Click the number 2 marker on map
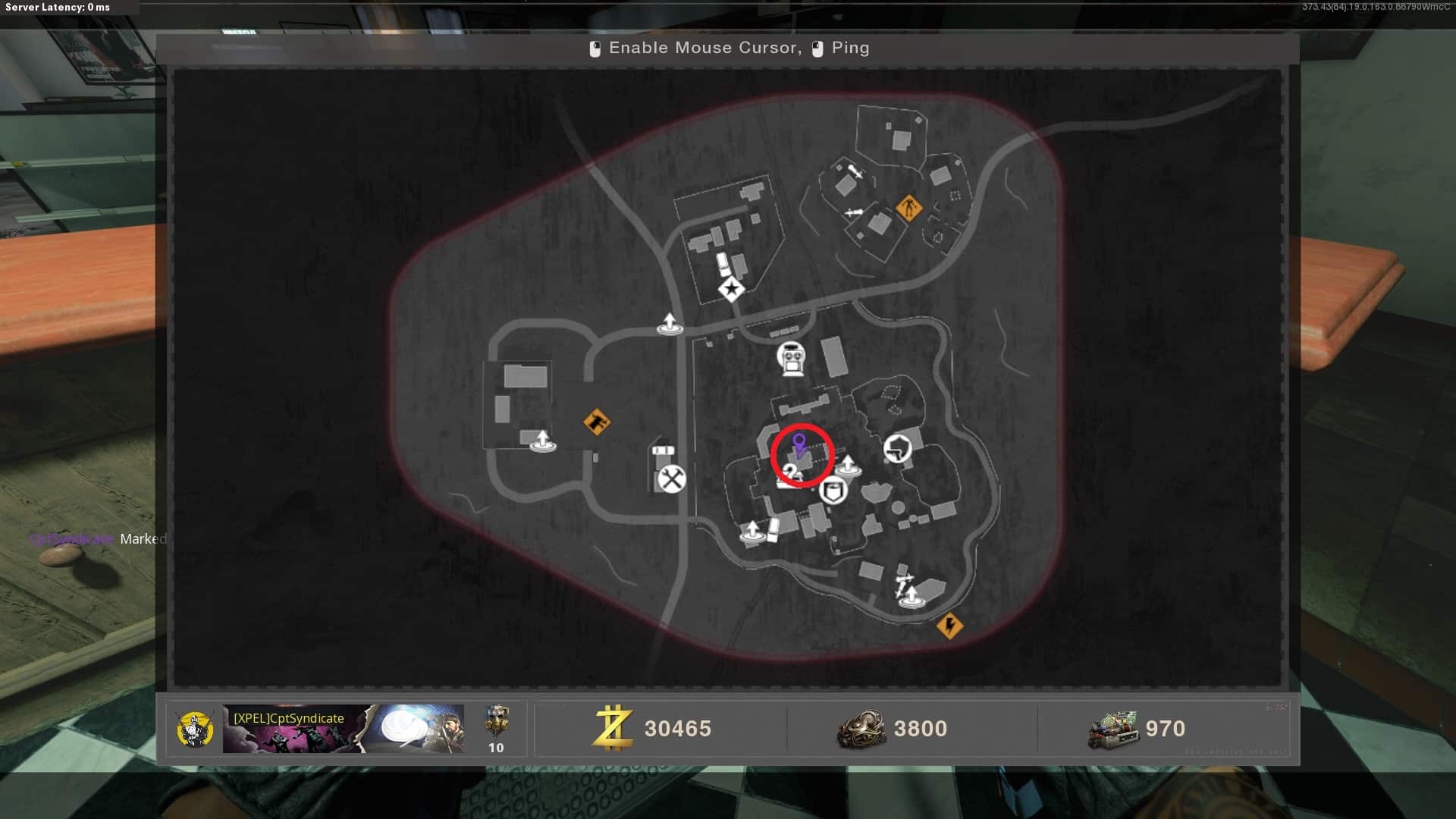This screenshot has height=819, width=1456. (791, 475)
